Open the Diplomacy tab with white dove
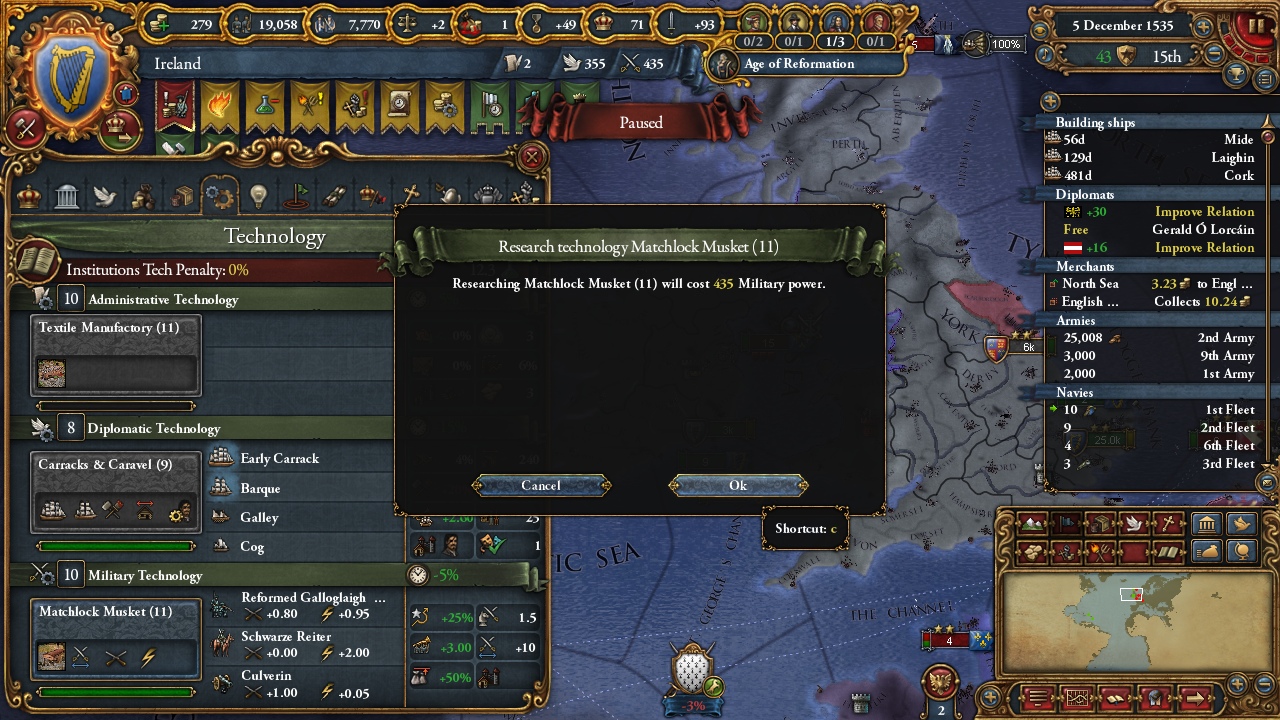The image size is (1280, 720). 105,196
